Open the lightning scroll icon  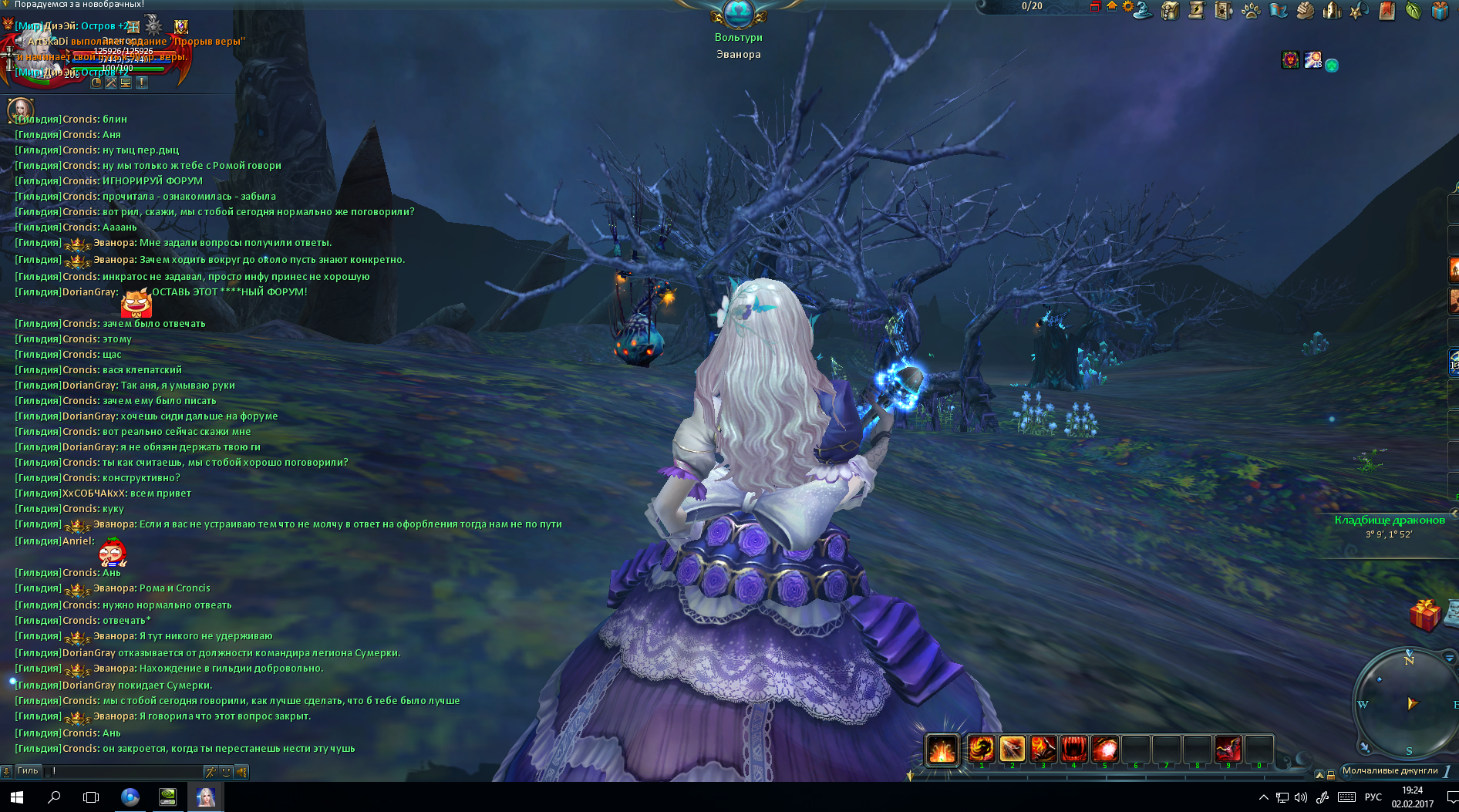pos(1197,10)
